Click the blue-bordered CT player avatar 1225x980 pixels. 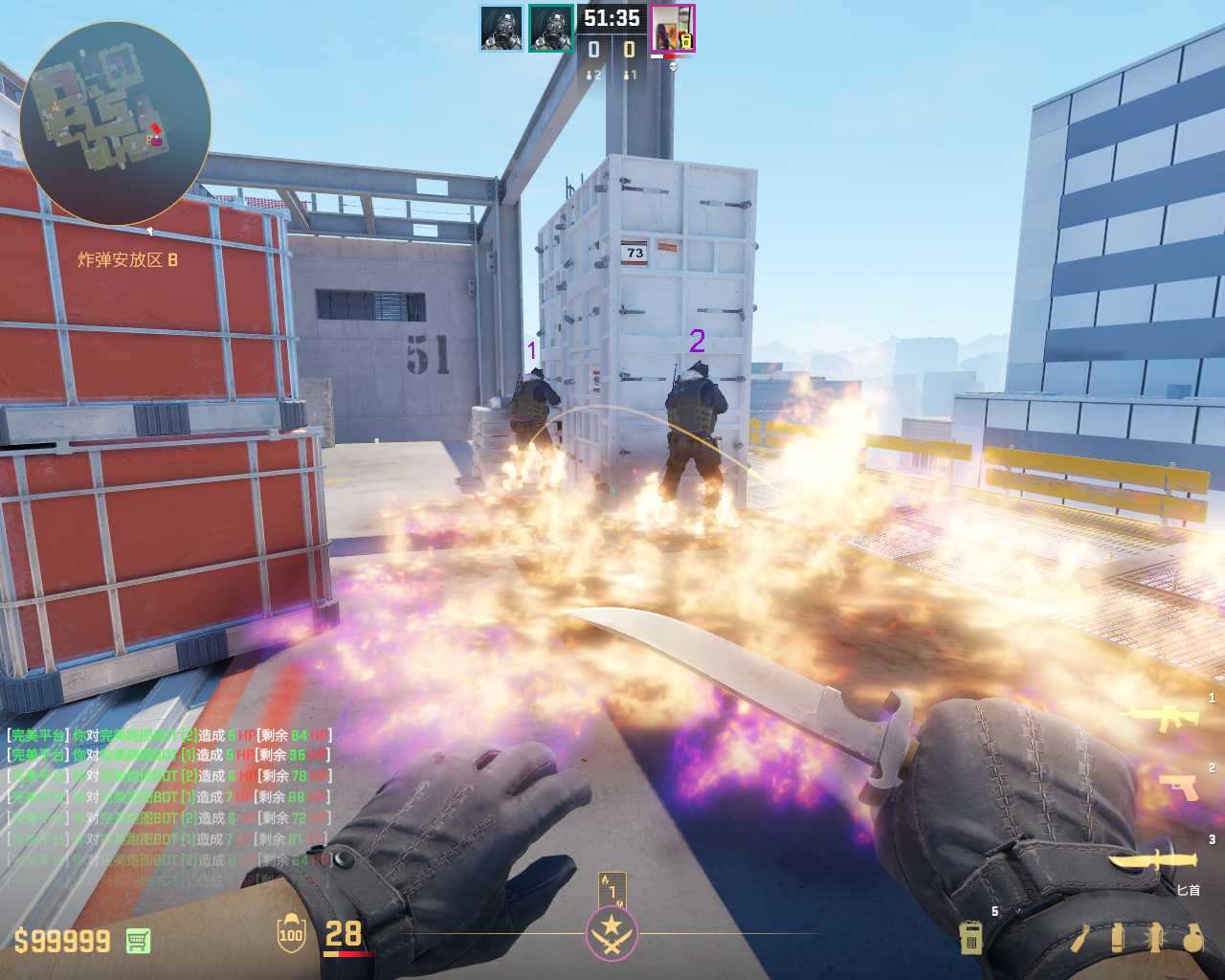point(501,29)
